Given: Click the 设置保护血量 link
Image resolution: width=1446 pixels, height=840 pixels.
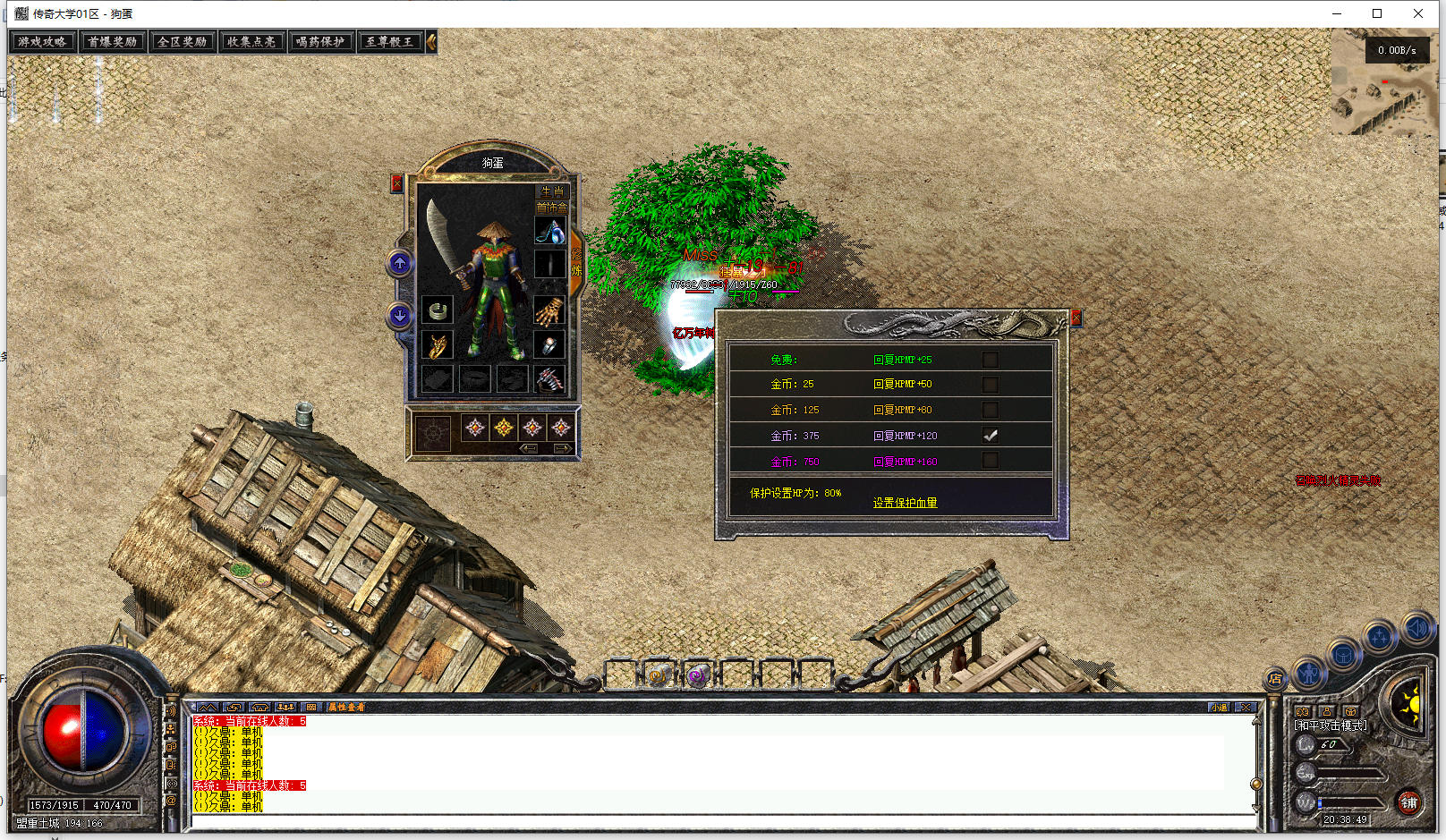Looking at the screenshot, I should click(x=905, y=503).
